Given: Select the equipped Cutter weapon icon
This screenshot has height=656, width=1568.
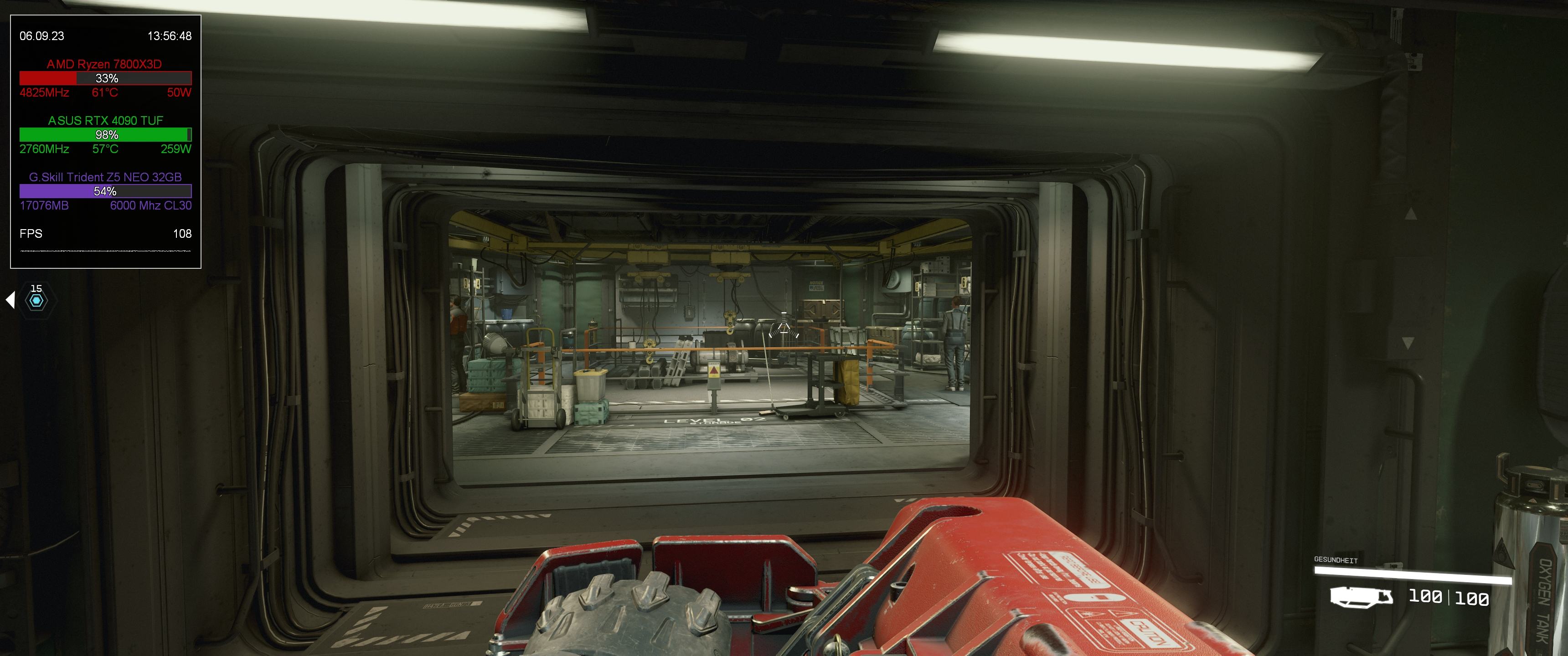Looking at the screenshot, I should pos(1361,597).
